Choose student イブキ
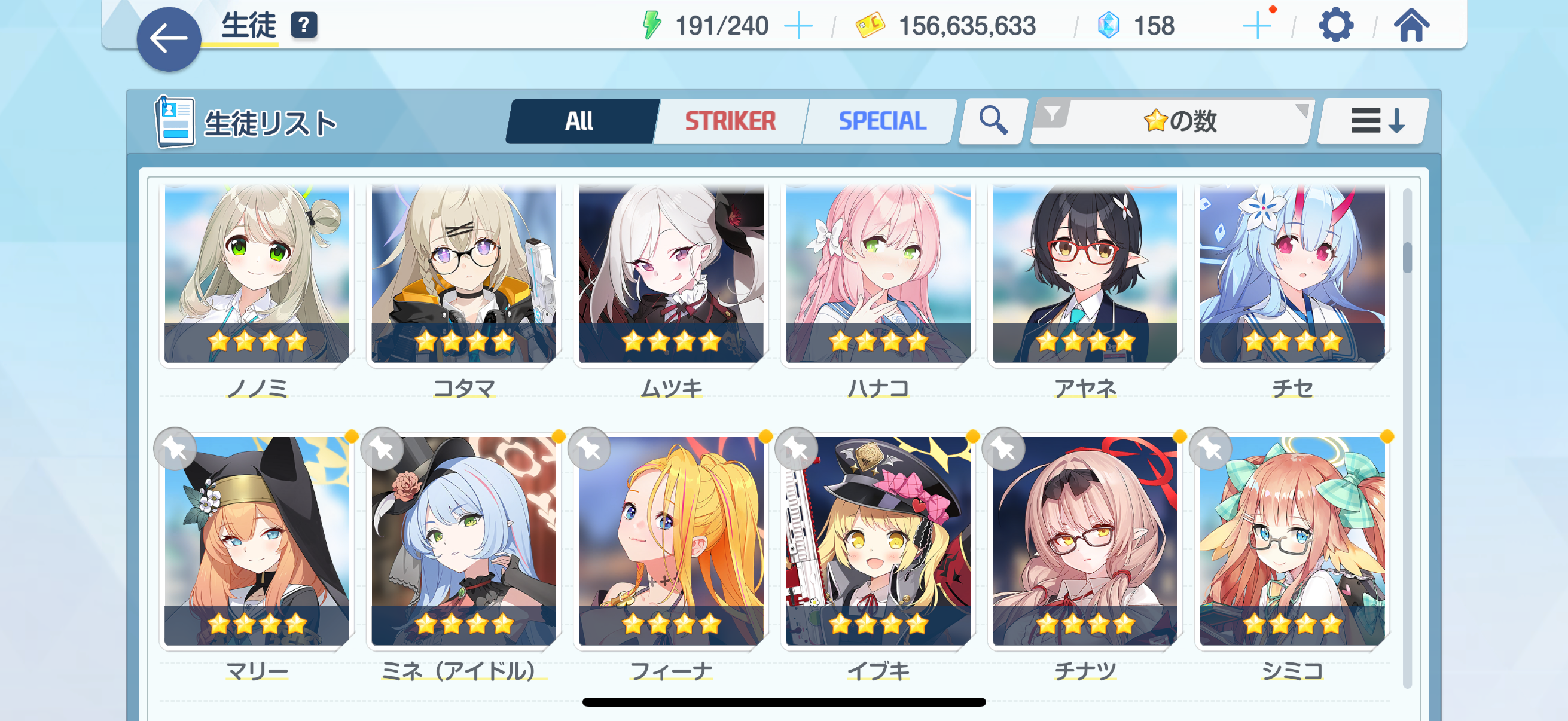 tap(878, 542)
